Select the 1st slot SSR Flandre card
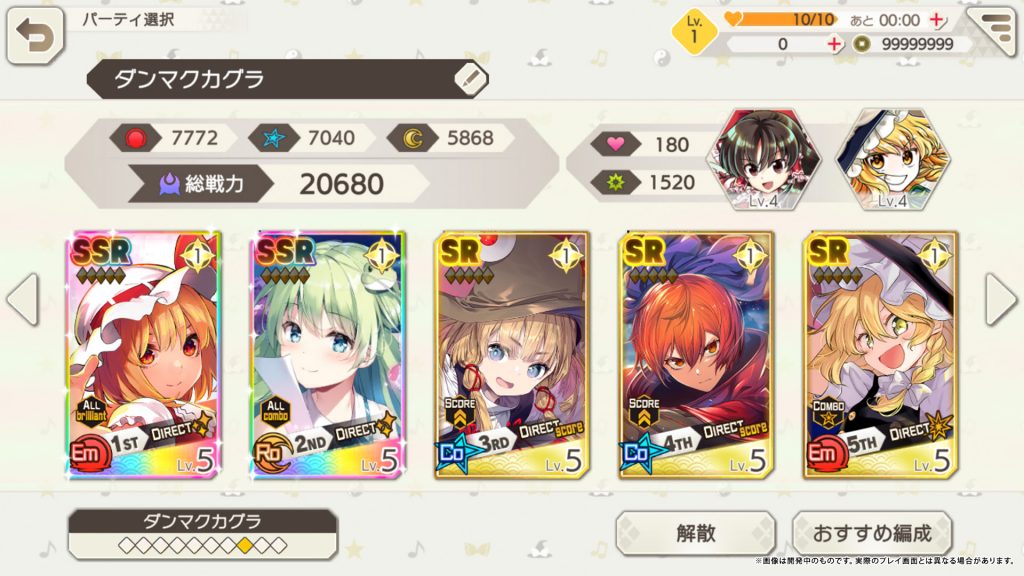 (x=146, y=355)
